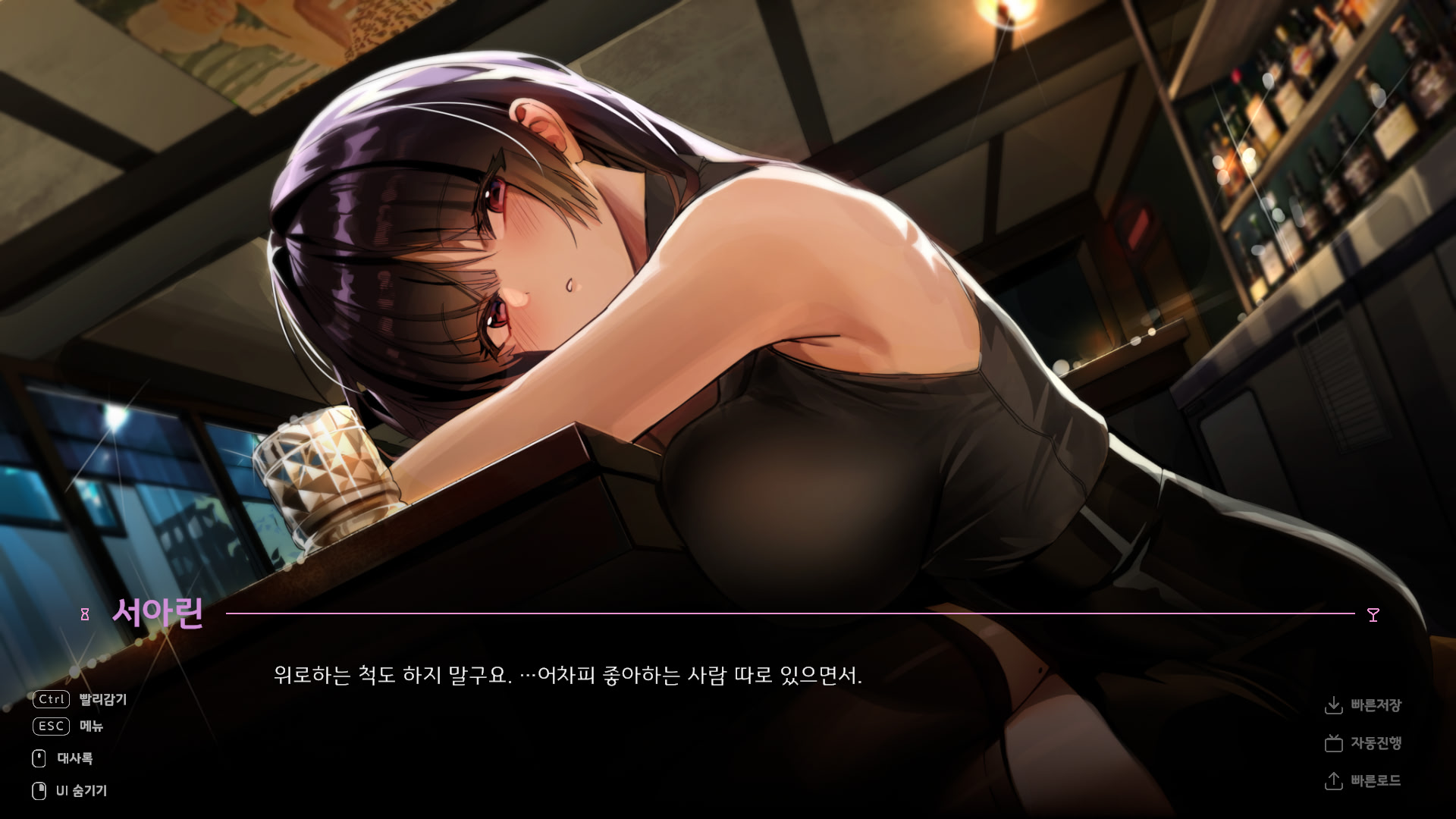Click the 빠른저장 quick save download icon
Screen dimensions: 1456x819
[1335, 705]
